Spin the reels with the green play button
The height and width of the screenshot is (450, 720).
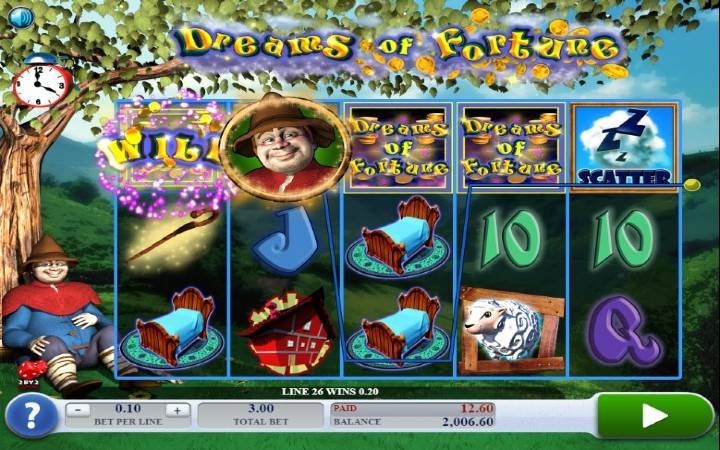654,415
